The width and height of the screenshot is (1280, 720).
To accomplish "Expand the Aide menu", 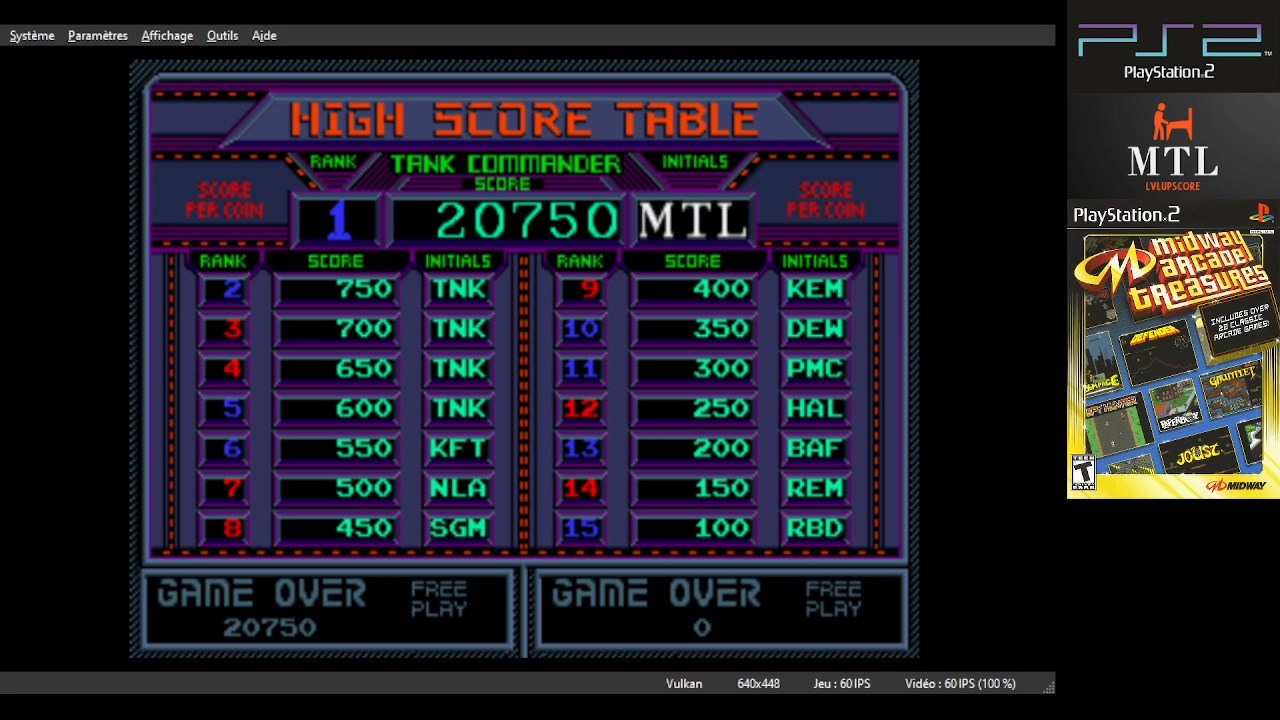I will point(263,35).
